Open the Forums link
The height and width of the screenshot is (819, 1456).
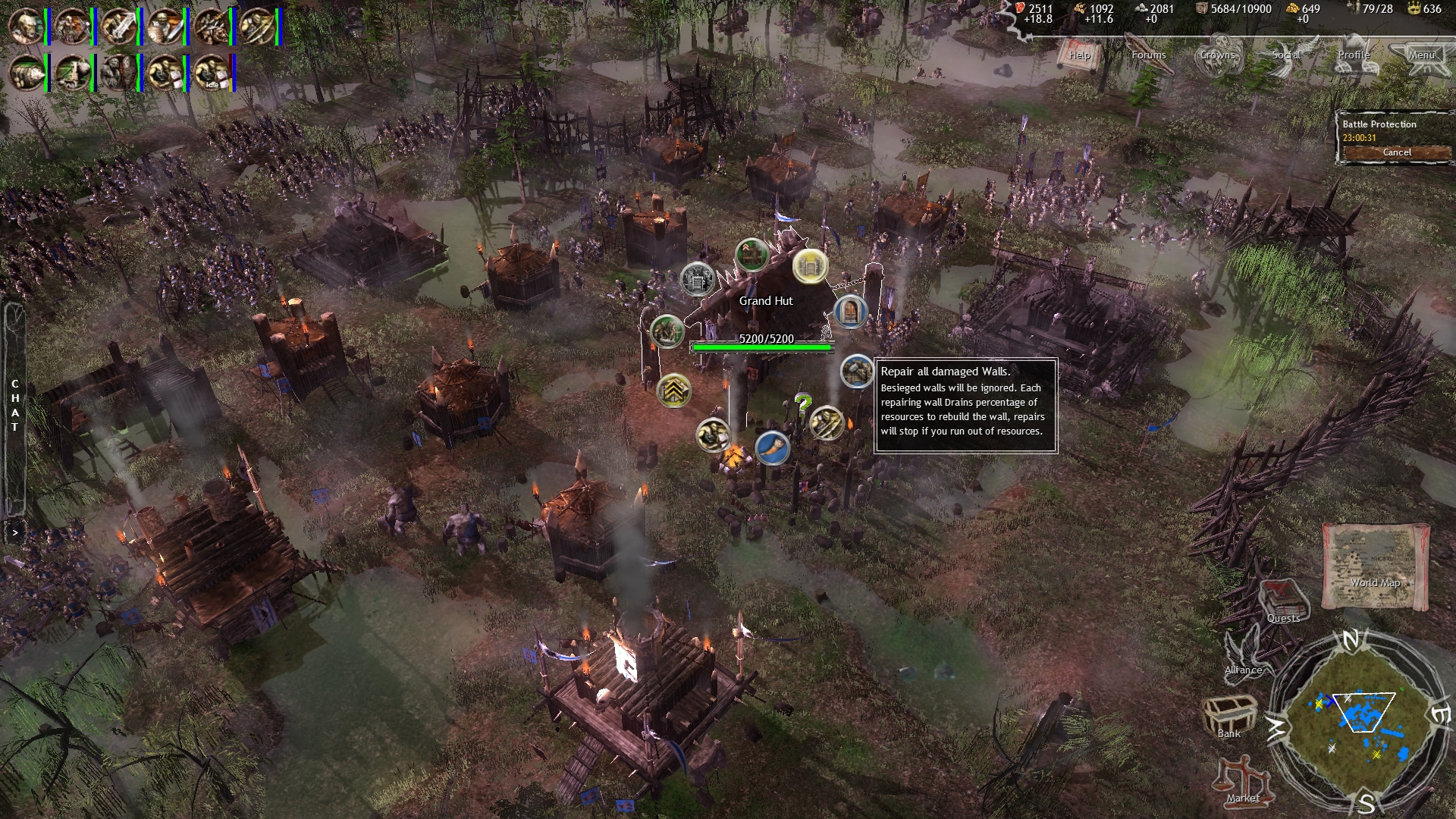tap(1148, 55)
